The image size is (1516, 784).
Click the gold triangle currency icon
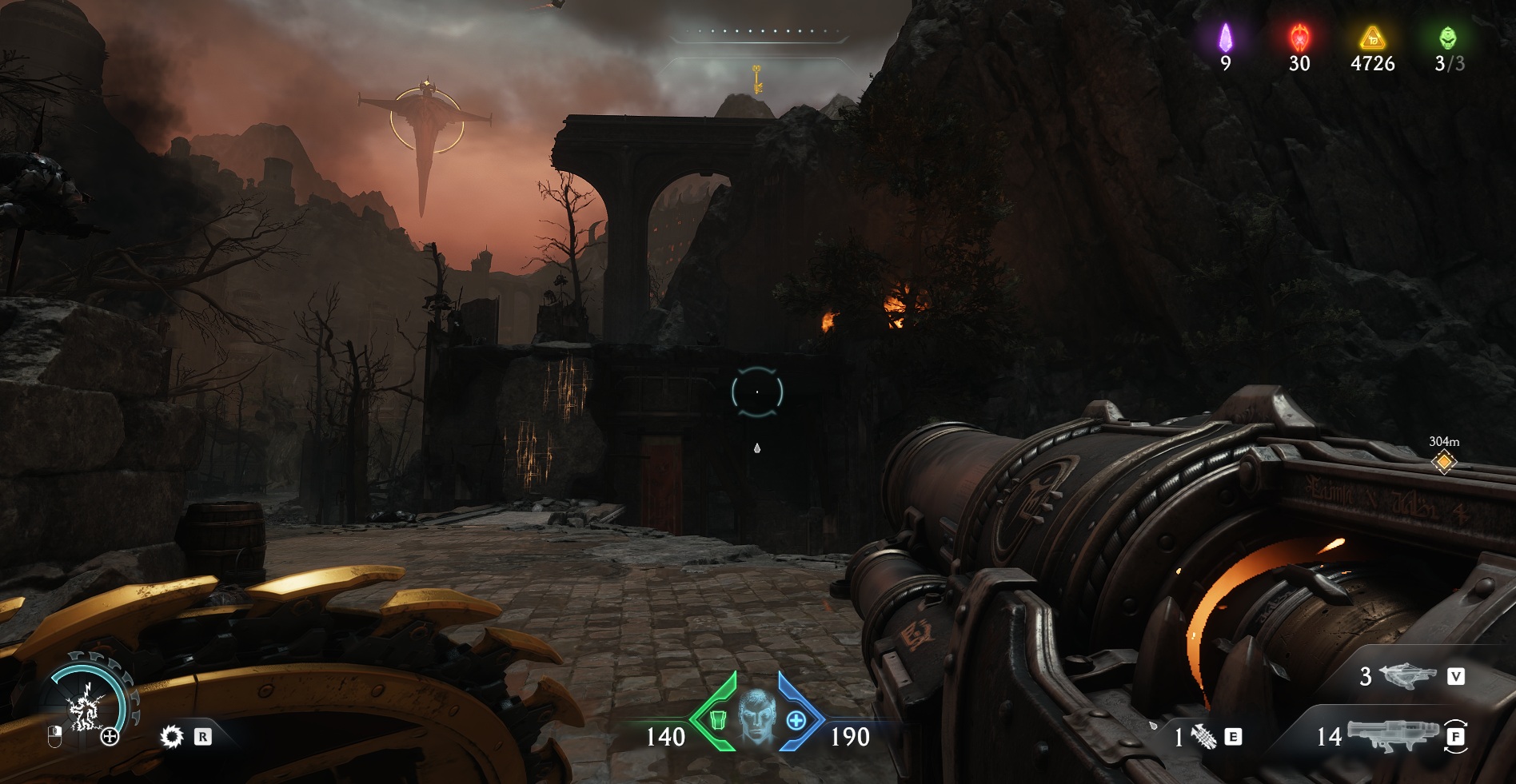1372,38
